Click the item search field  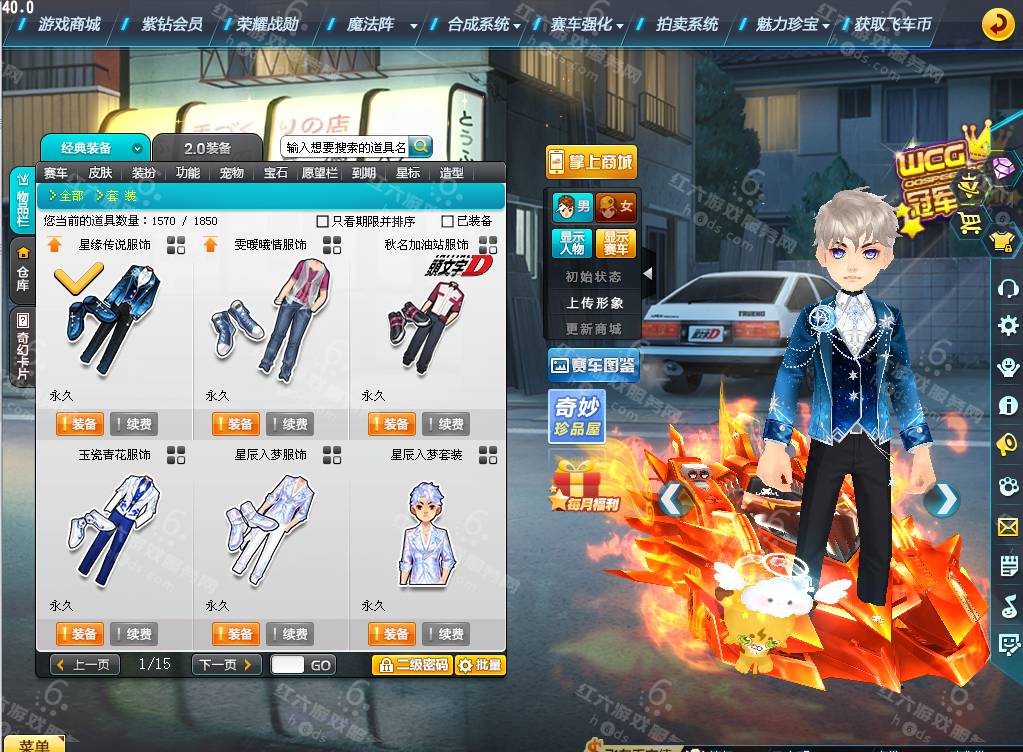pos(346,147)
